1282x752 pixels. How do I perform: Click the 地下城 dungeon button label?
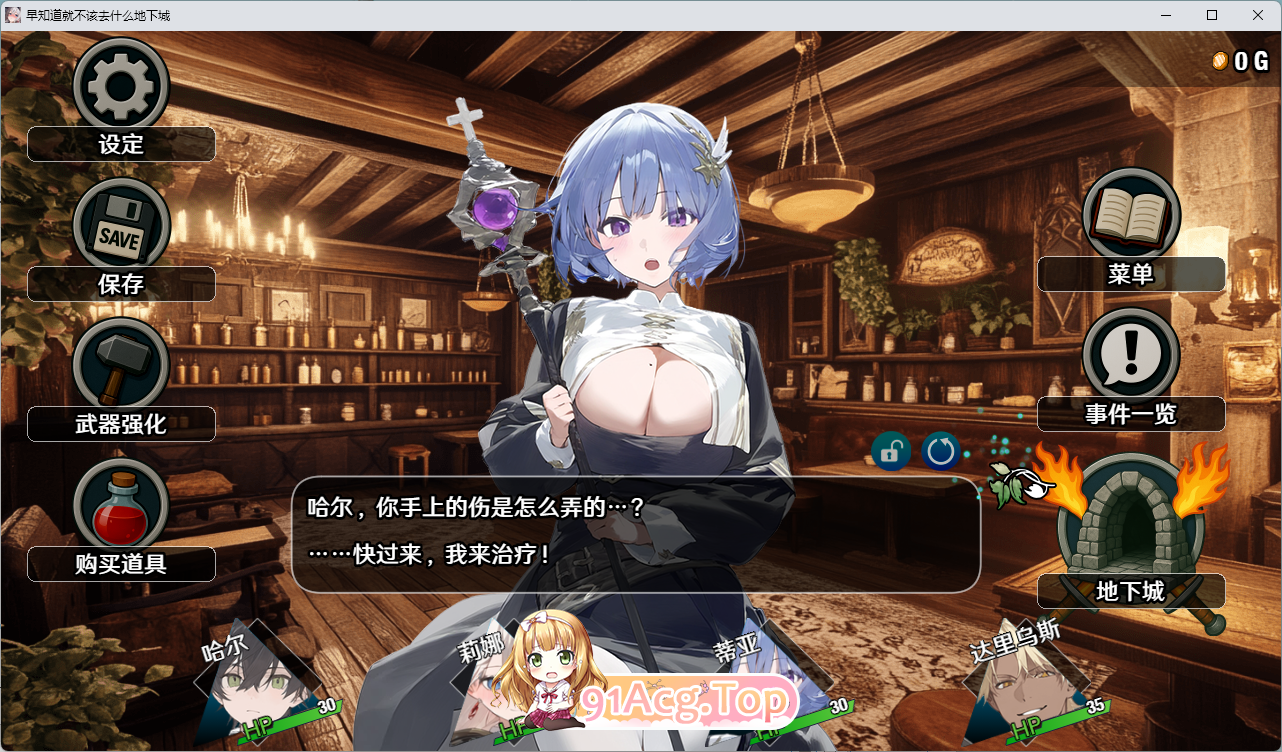click(x=1131, y=591)
